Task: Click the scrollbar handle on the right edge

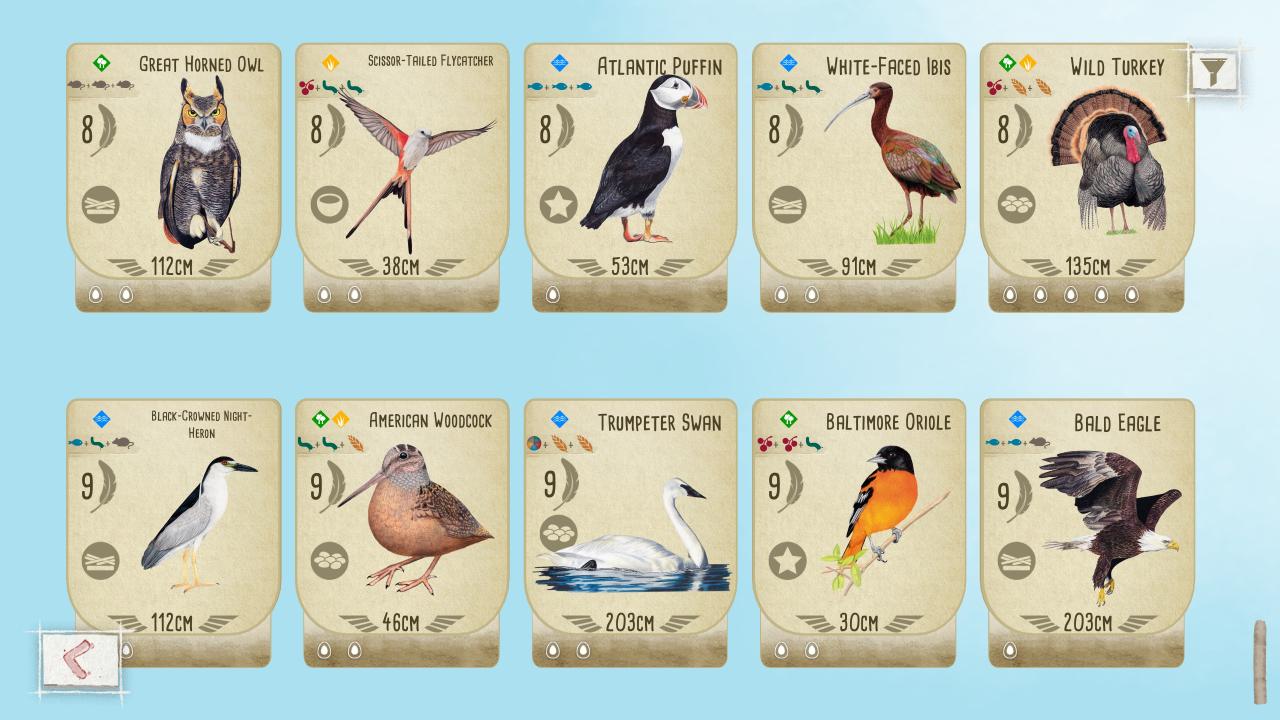Action: (x=1260, y=662)
